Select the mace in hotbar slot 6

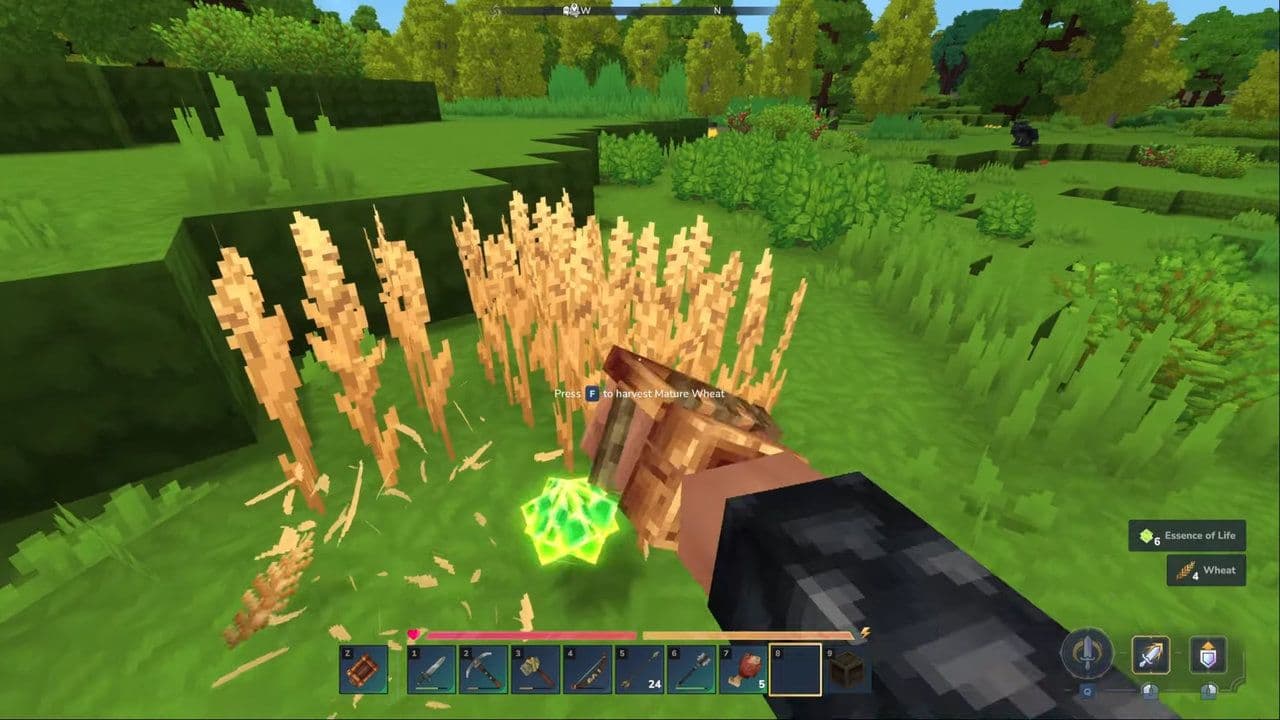[x=691, y=669]
